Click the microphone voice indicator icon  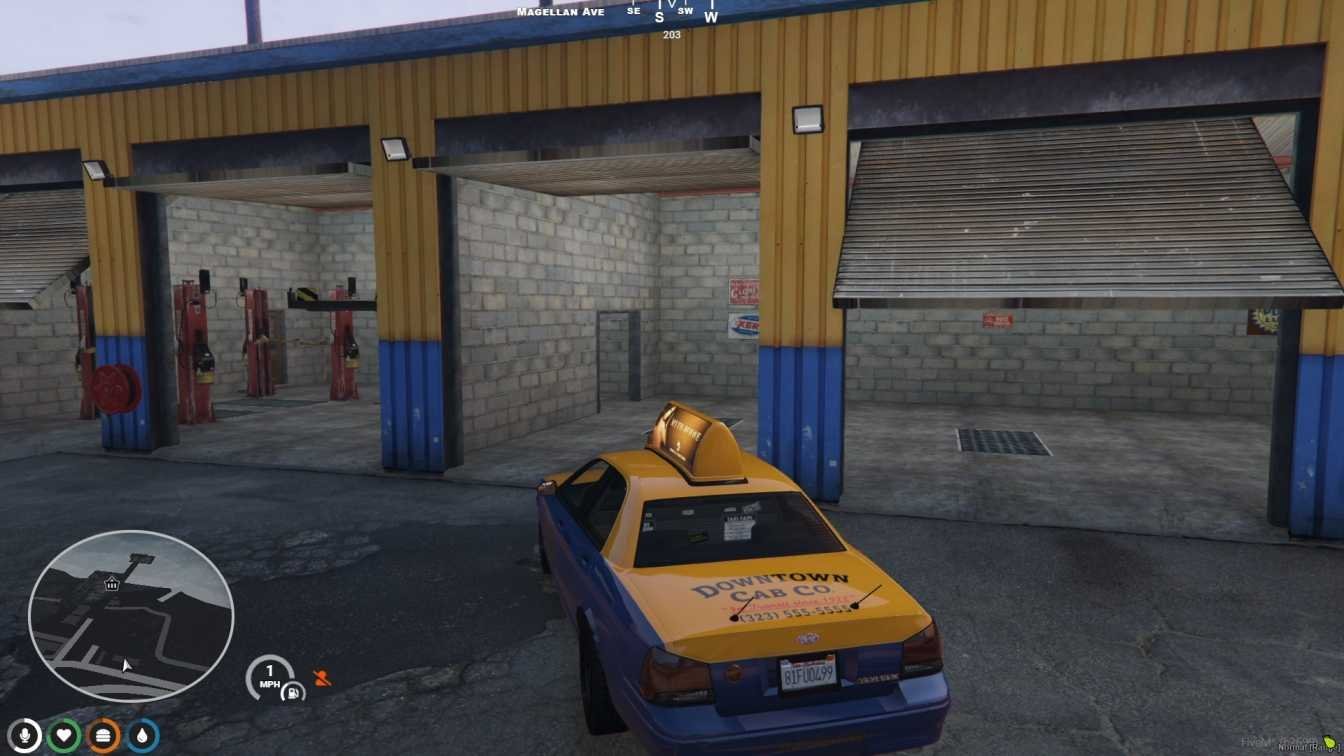click(24, 736)
